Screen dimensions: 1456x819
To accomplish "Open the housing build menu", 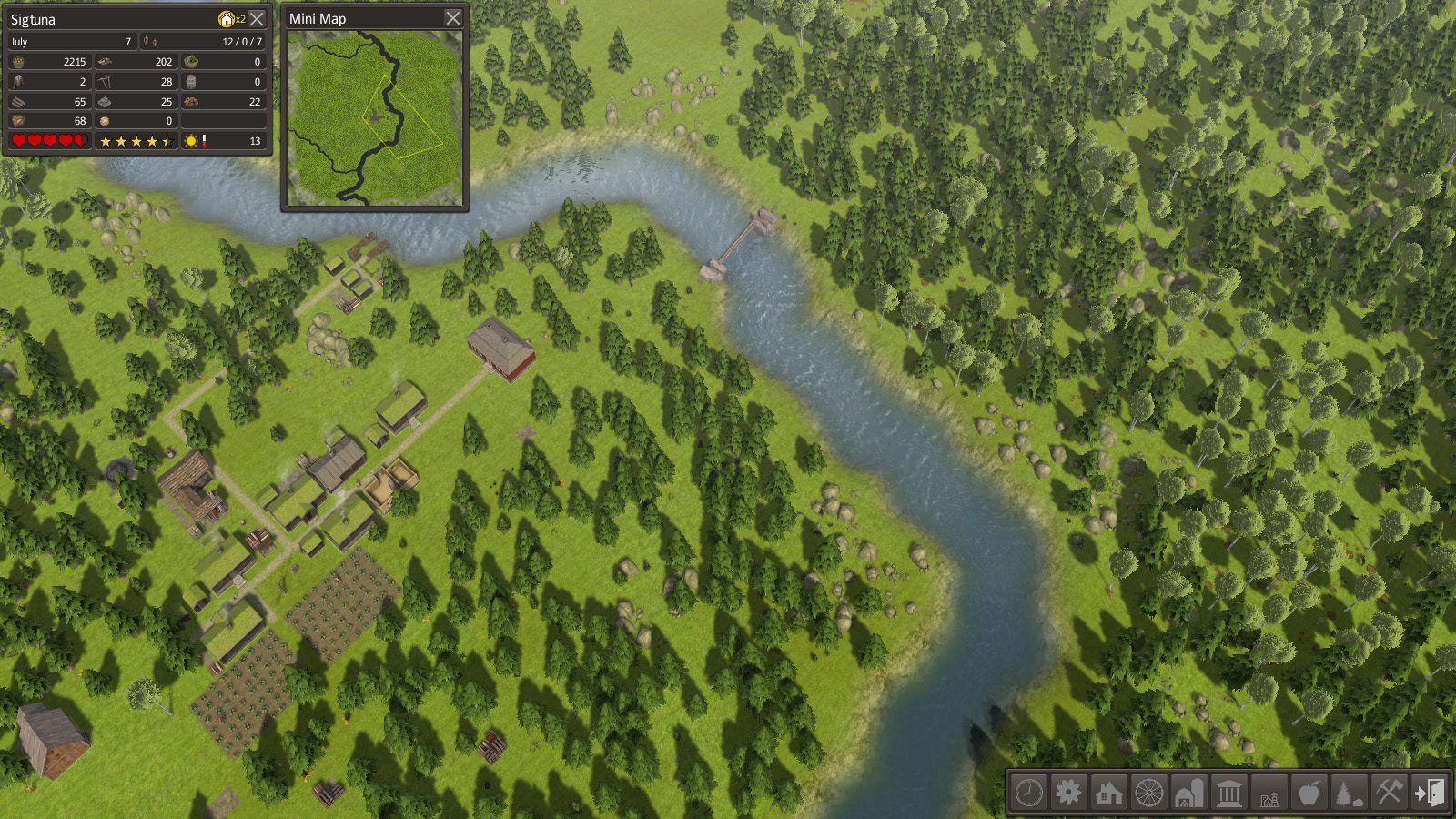I will coord(1108,793).
